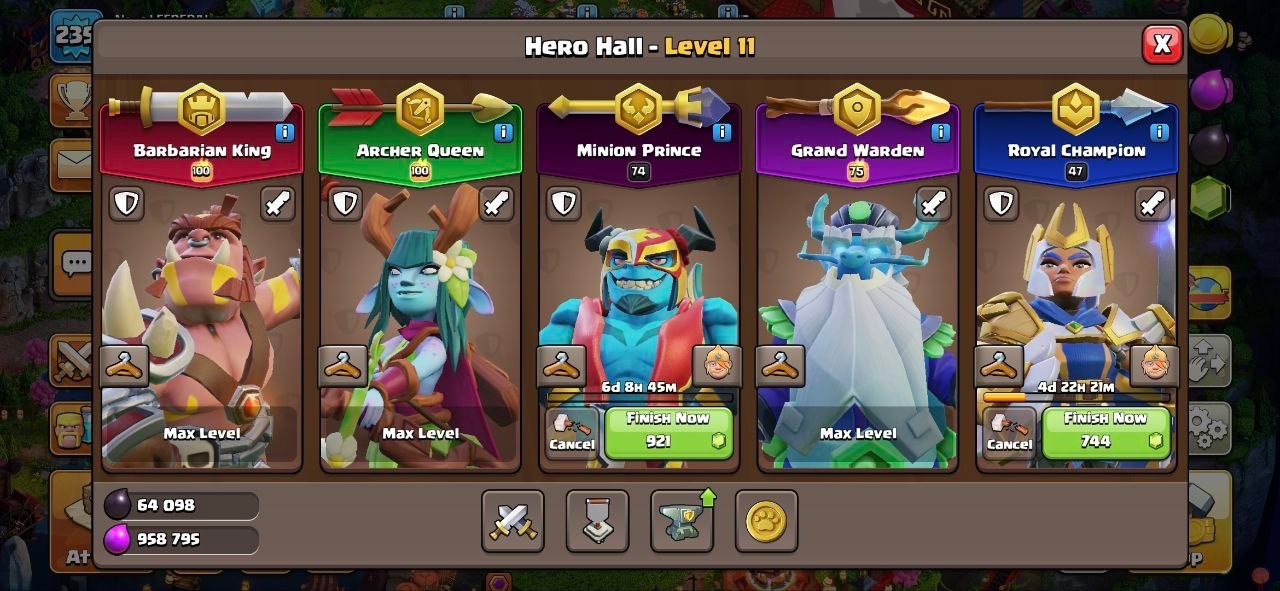The width and height of the screenshot is (1280, 591).
Task: Open the paw print pets button
Action: [x=766, y=521]
